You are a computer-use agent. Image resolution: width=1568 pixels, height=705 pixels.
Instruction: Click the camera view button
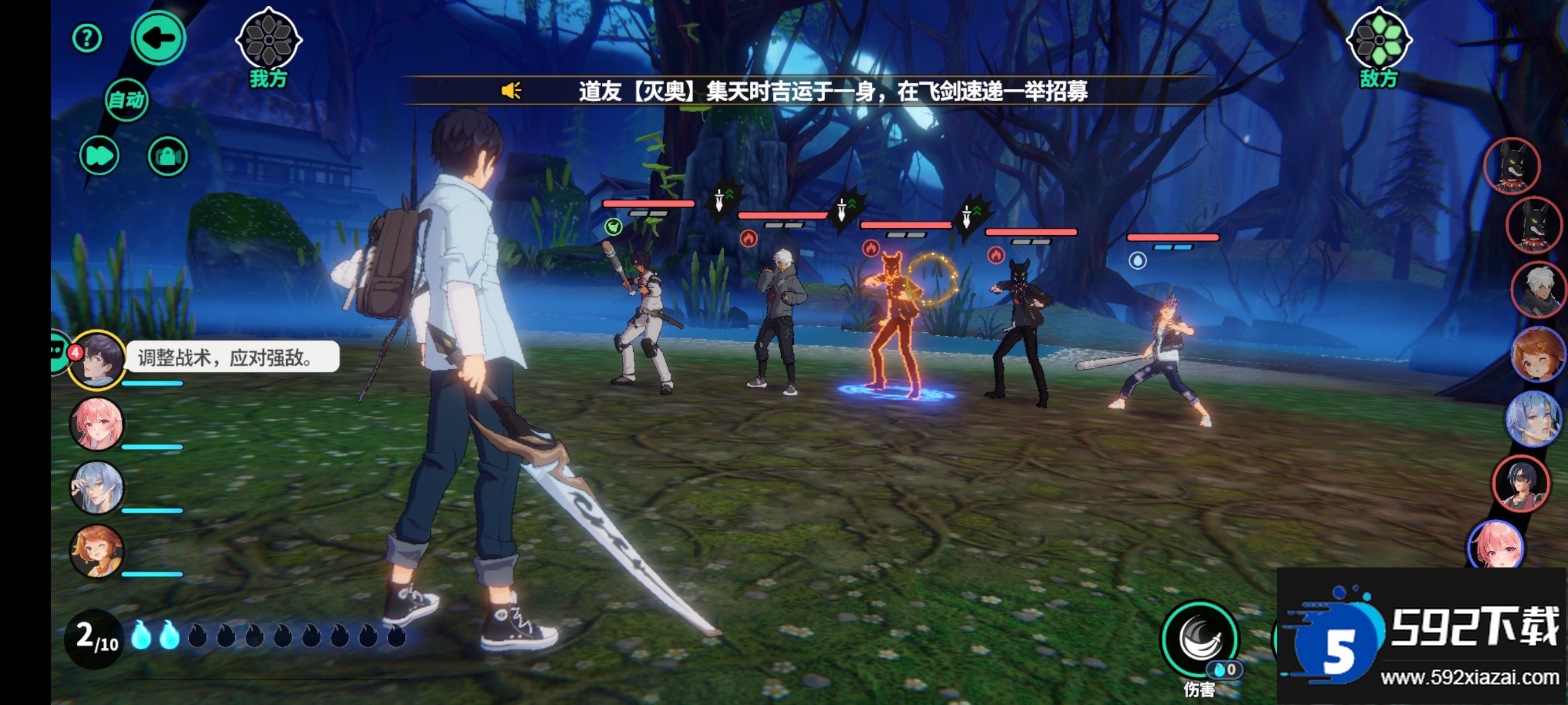click(x=168, y=155)
